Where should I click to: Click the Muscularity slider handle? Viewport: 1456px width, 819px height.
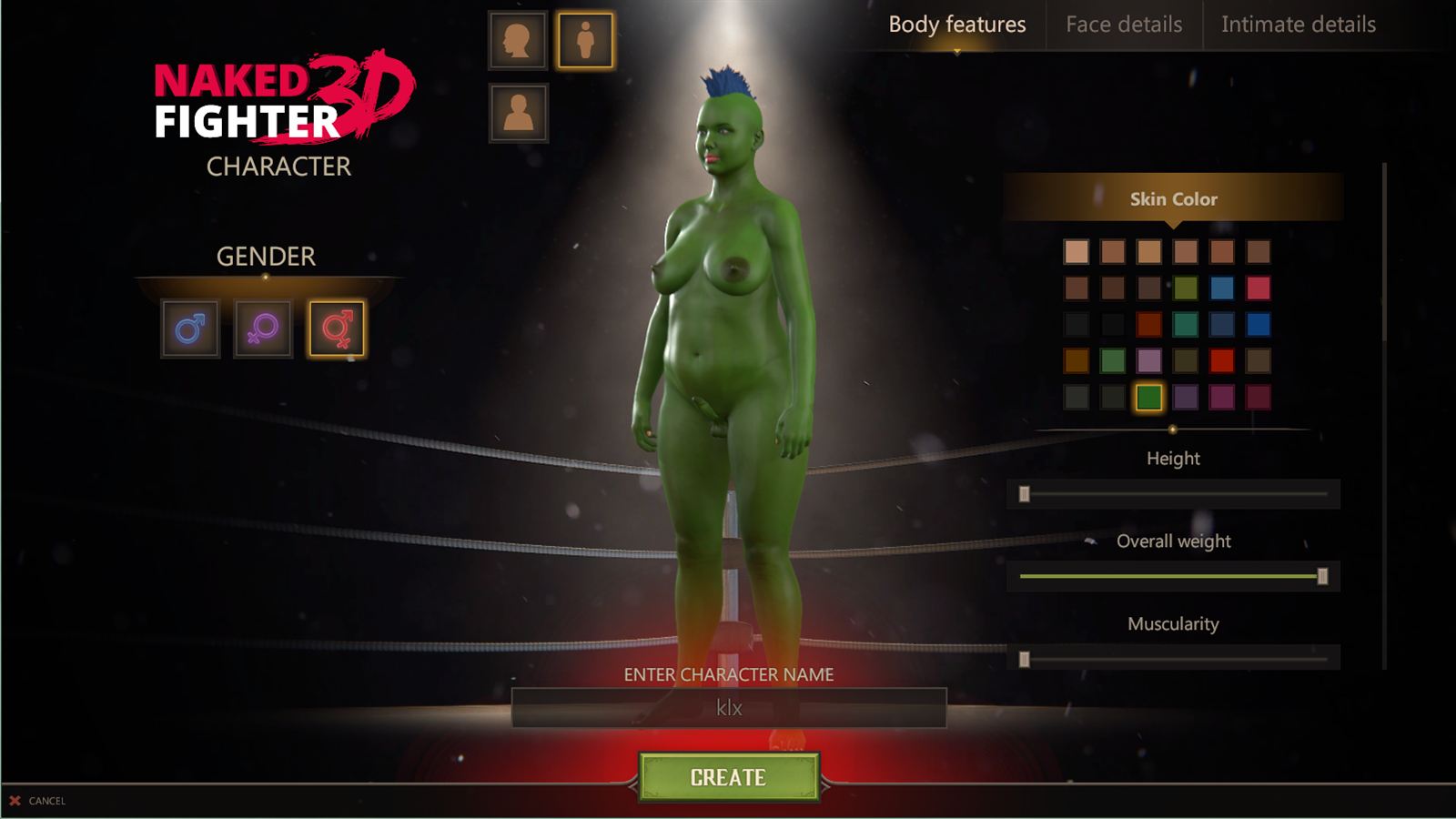pos(1026,658)
